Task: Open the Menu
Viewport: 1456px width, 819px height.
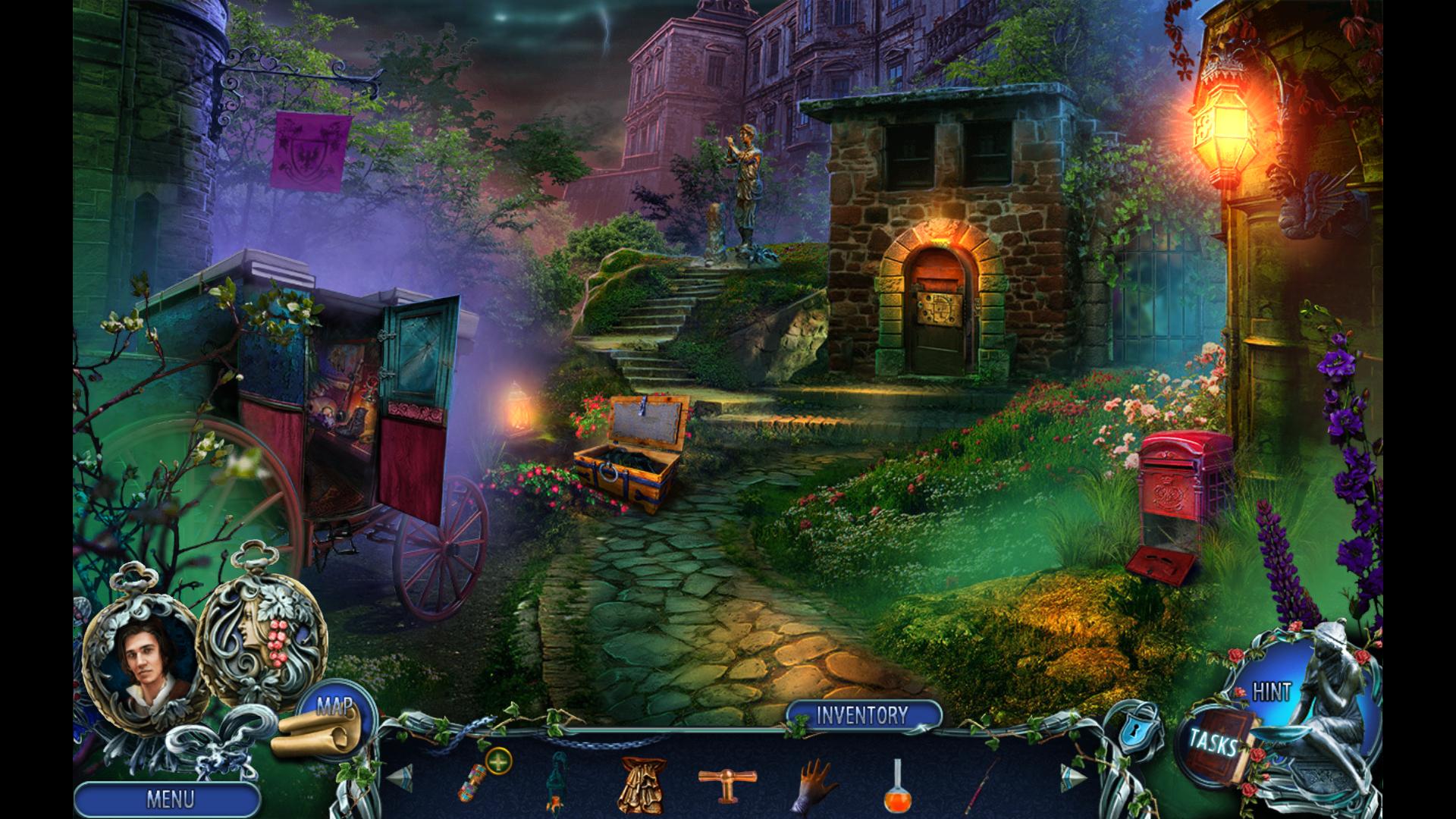Action: coord(168,799)
